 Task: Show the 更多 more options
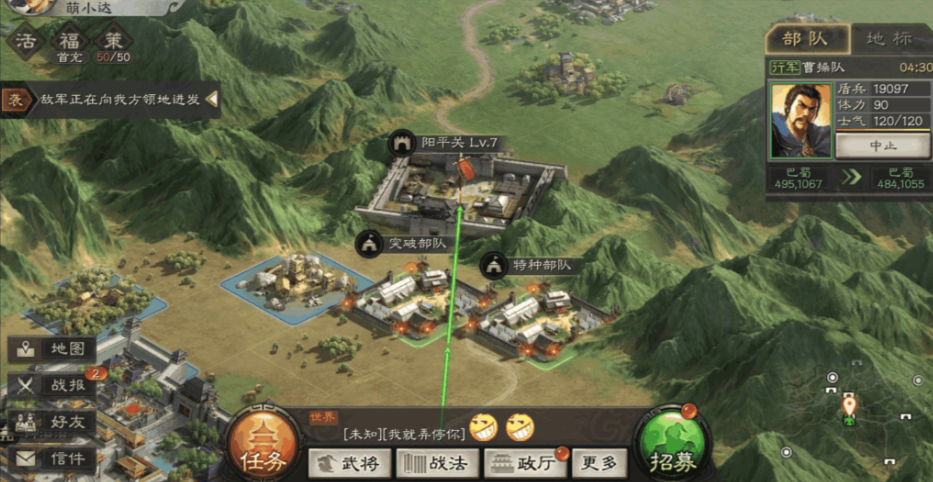[x=601, y=462]
